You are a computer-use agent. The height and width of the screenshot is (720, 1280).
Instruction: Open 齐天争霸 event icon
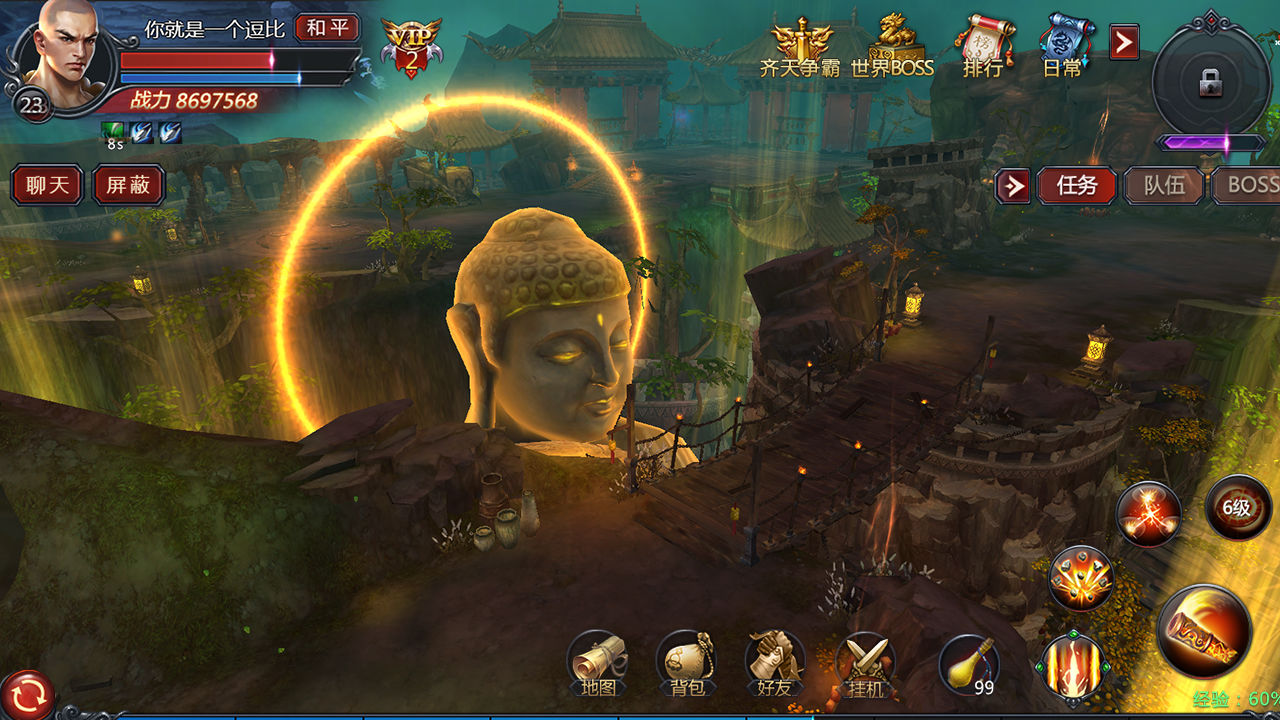[799, 48]
